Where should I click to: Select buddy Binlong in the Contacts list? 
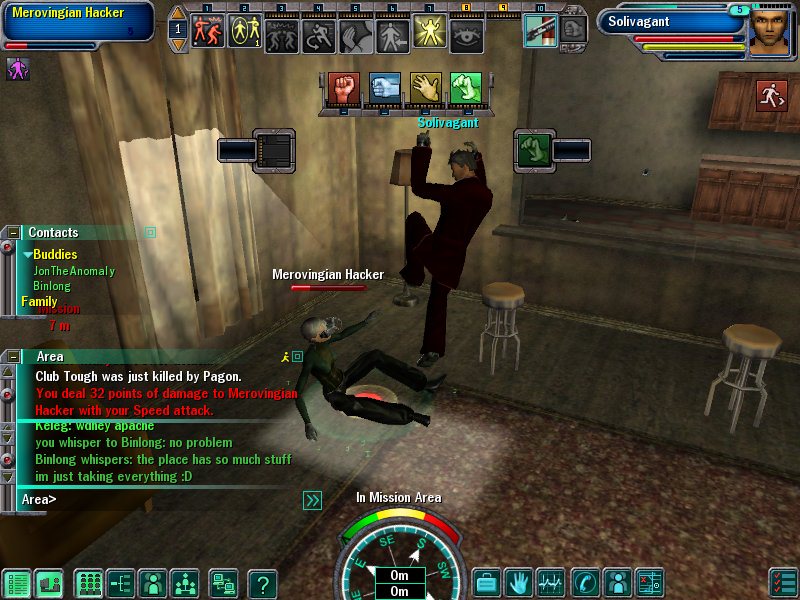pos(52,286)
